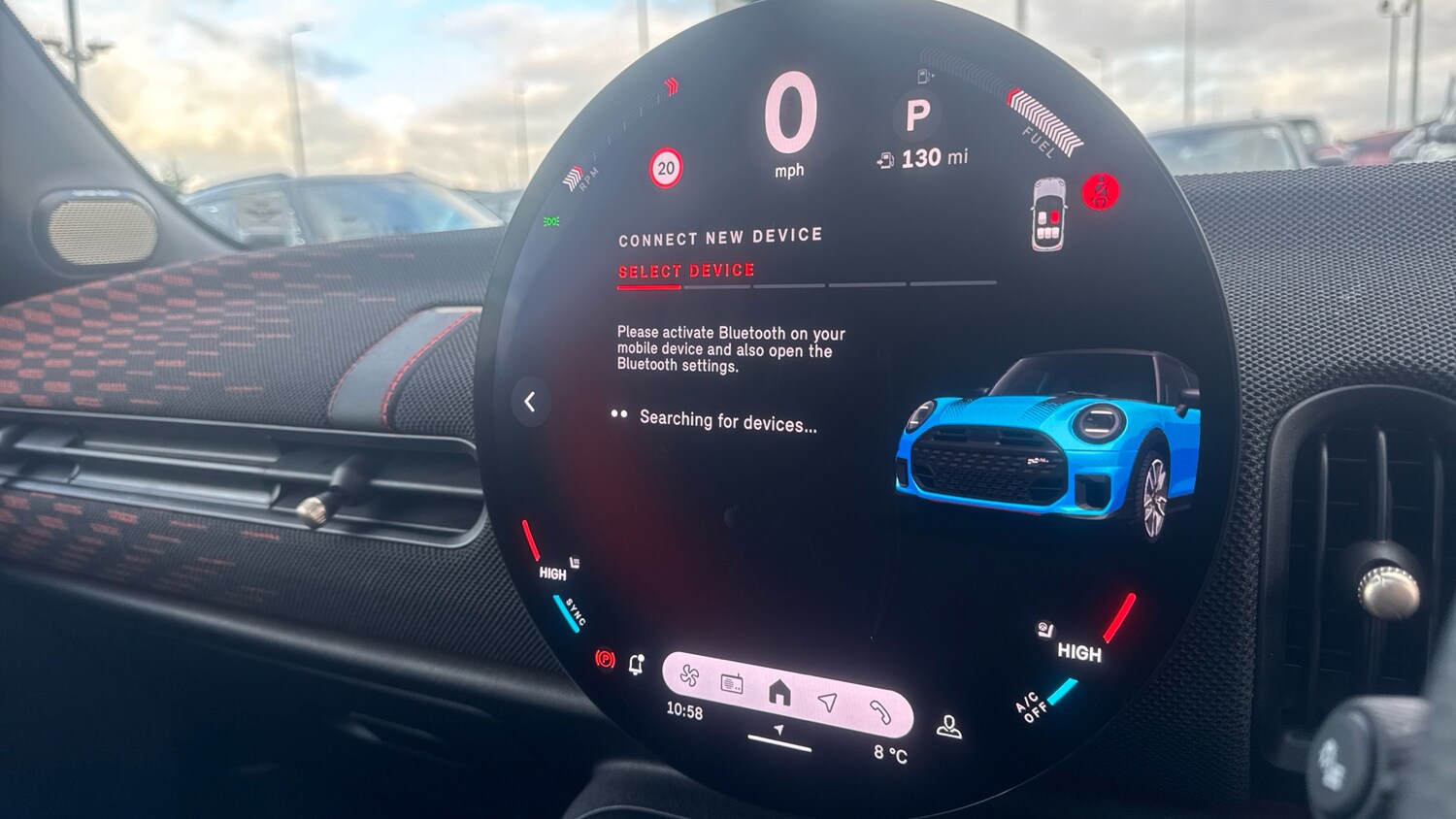Open vehicle status by tapping the car diagram
This screenshot has width=1456, height=819.
[1049, 215]
